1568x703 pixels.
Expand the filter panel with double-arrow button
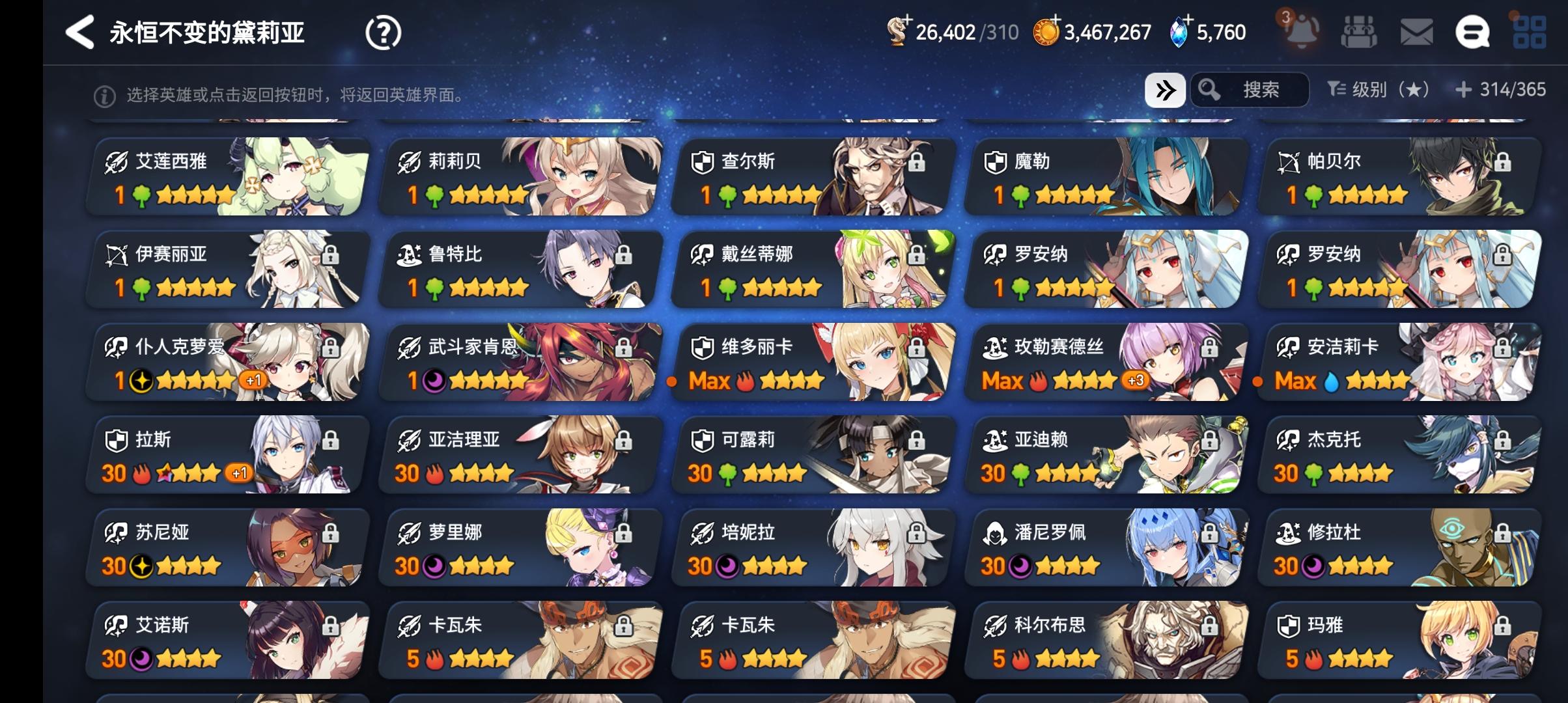(x=1166, y=90)
